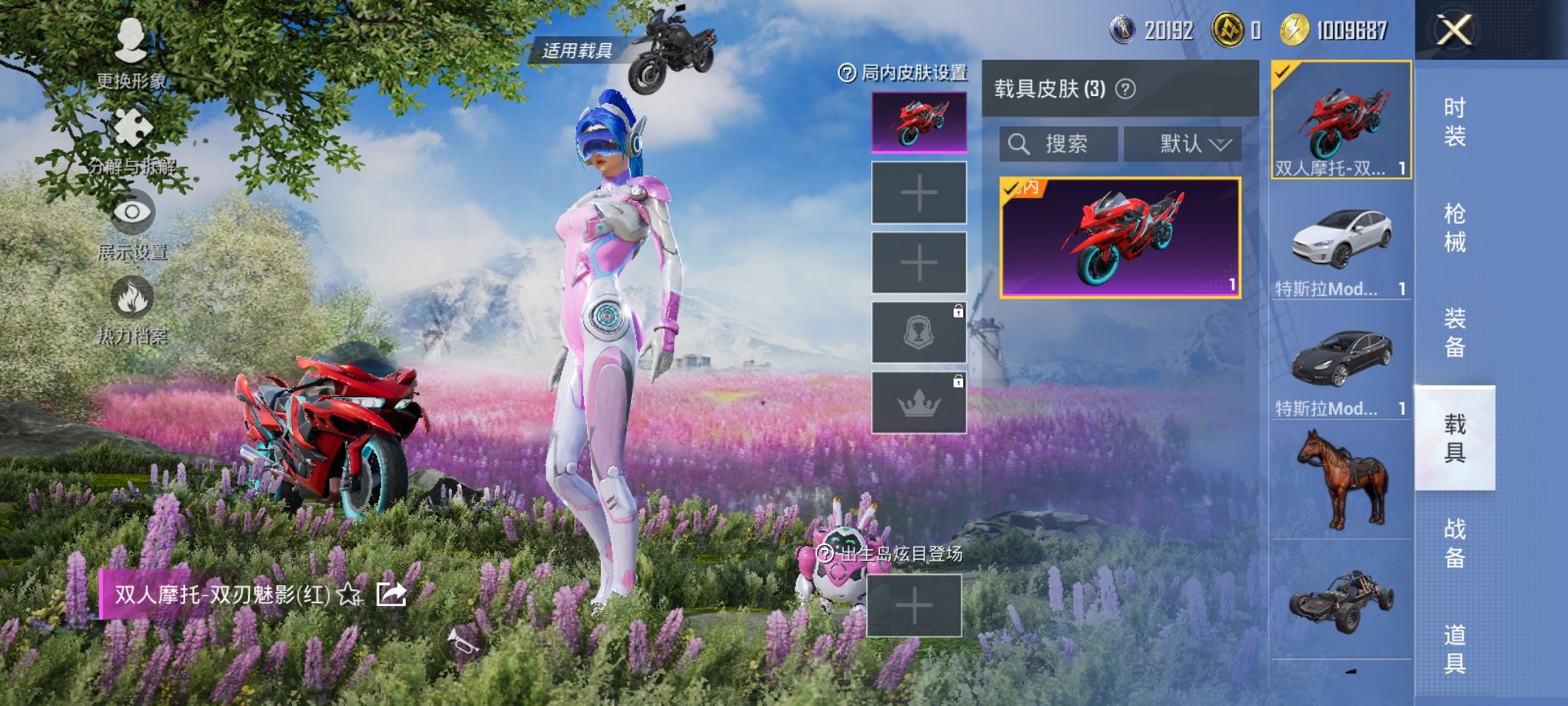Switch to the 枪械 tab

[x=1455, y=225]
